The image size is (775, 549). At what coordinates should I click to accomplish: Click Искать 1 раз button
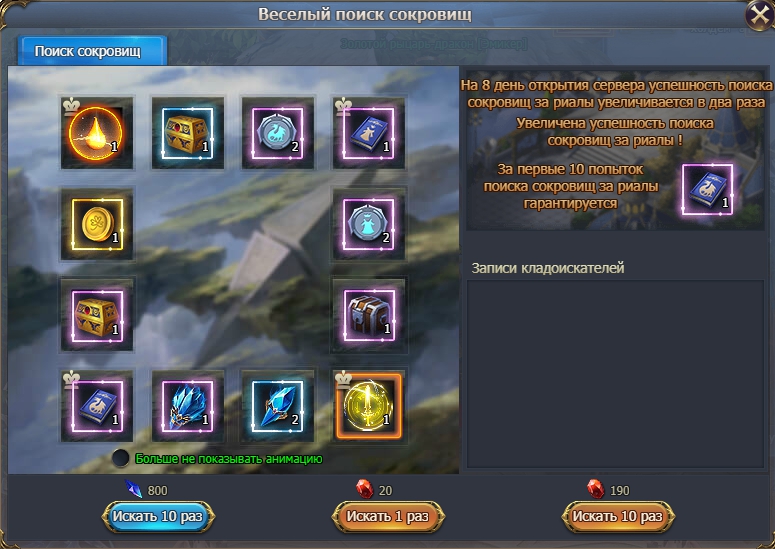387,516
